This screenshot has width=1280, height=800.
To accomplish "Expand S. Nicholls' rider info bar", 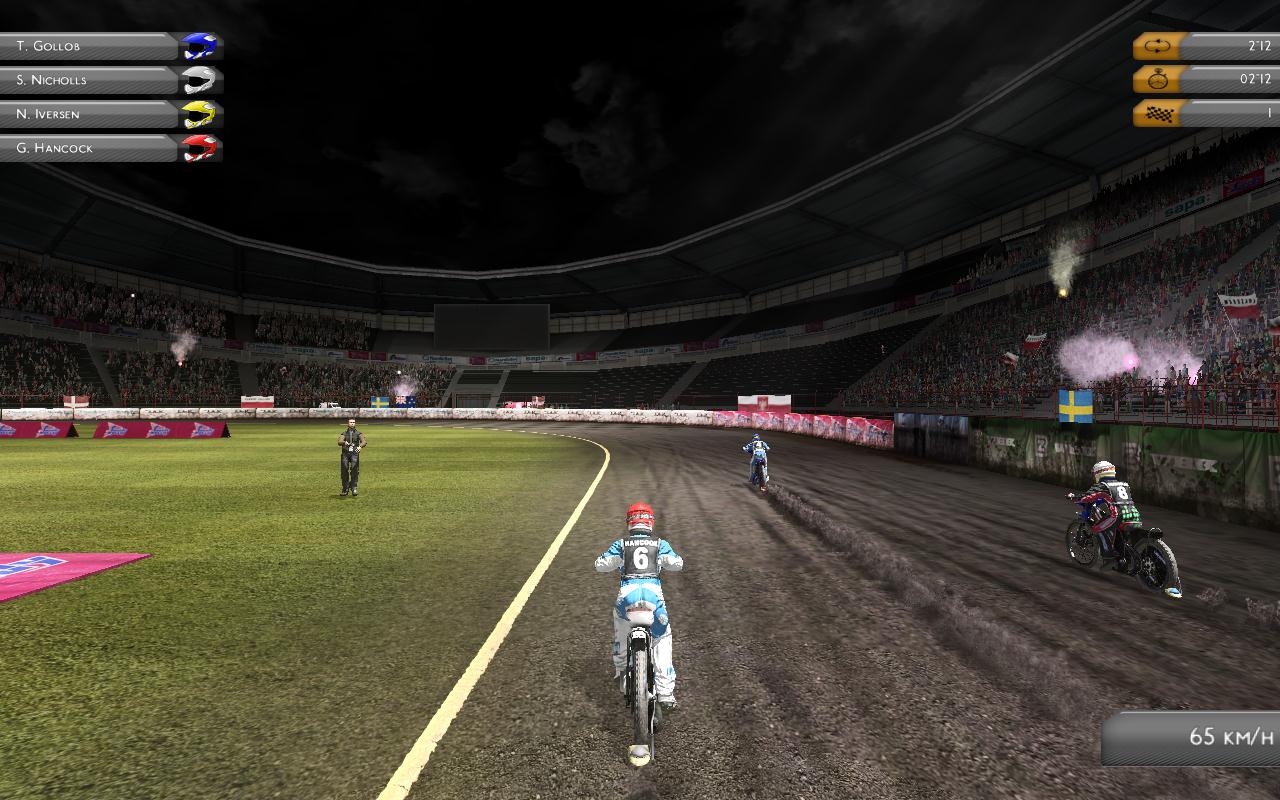I will click(90, 79).
